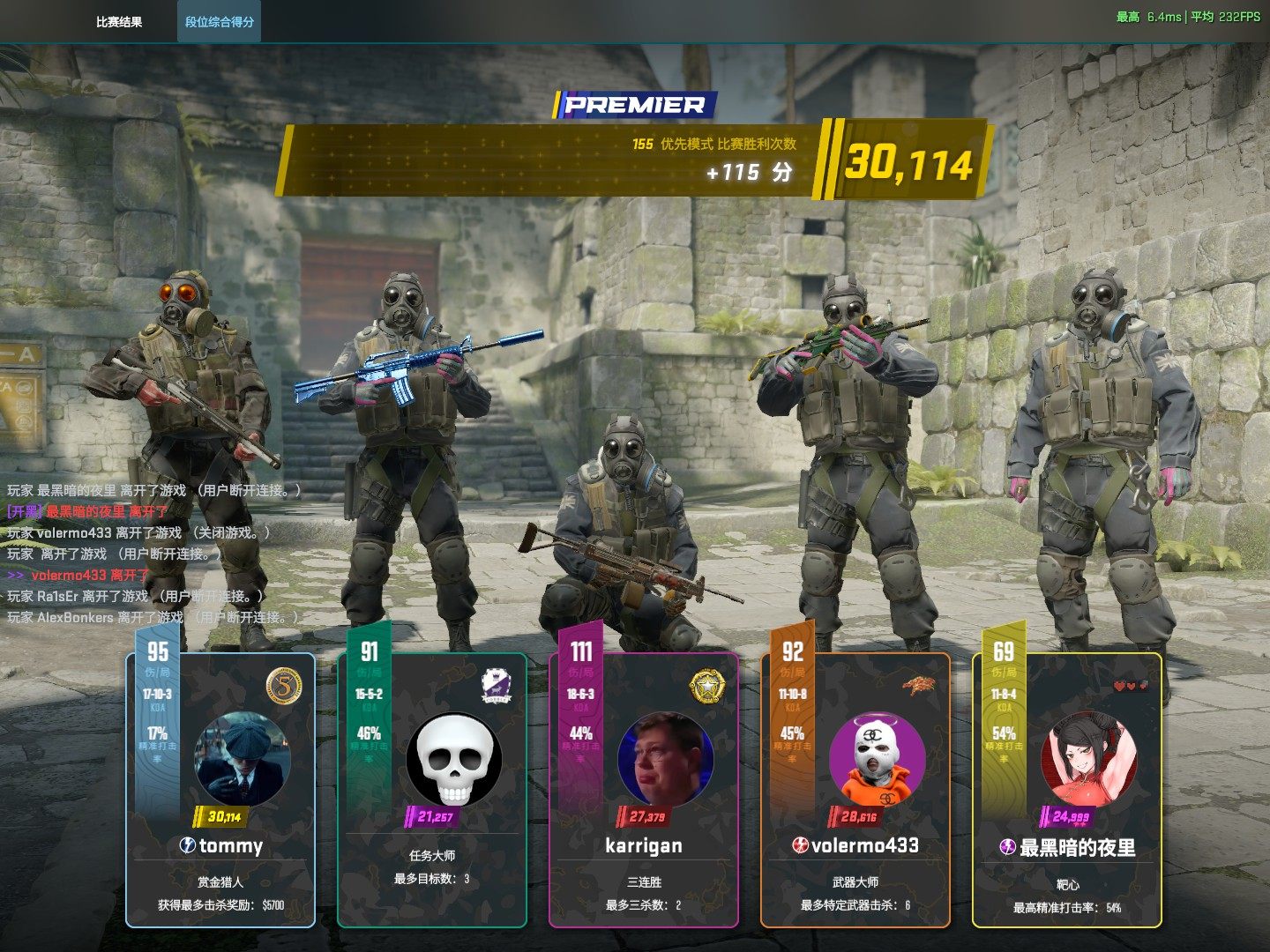Open 最黑暗的夜里 player card

point(1067,848)
